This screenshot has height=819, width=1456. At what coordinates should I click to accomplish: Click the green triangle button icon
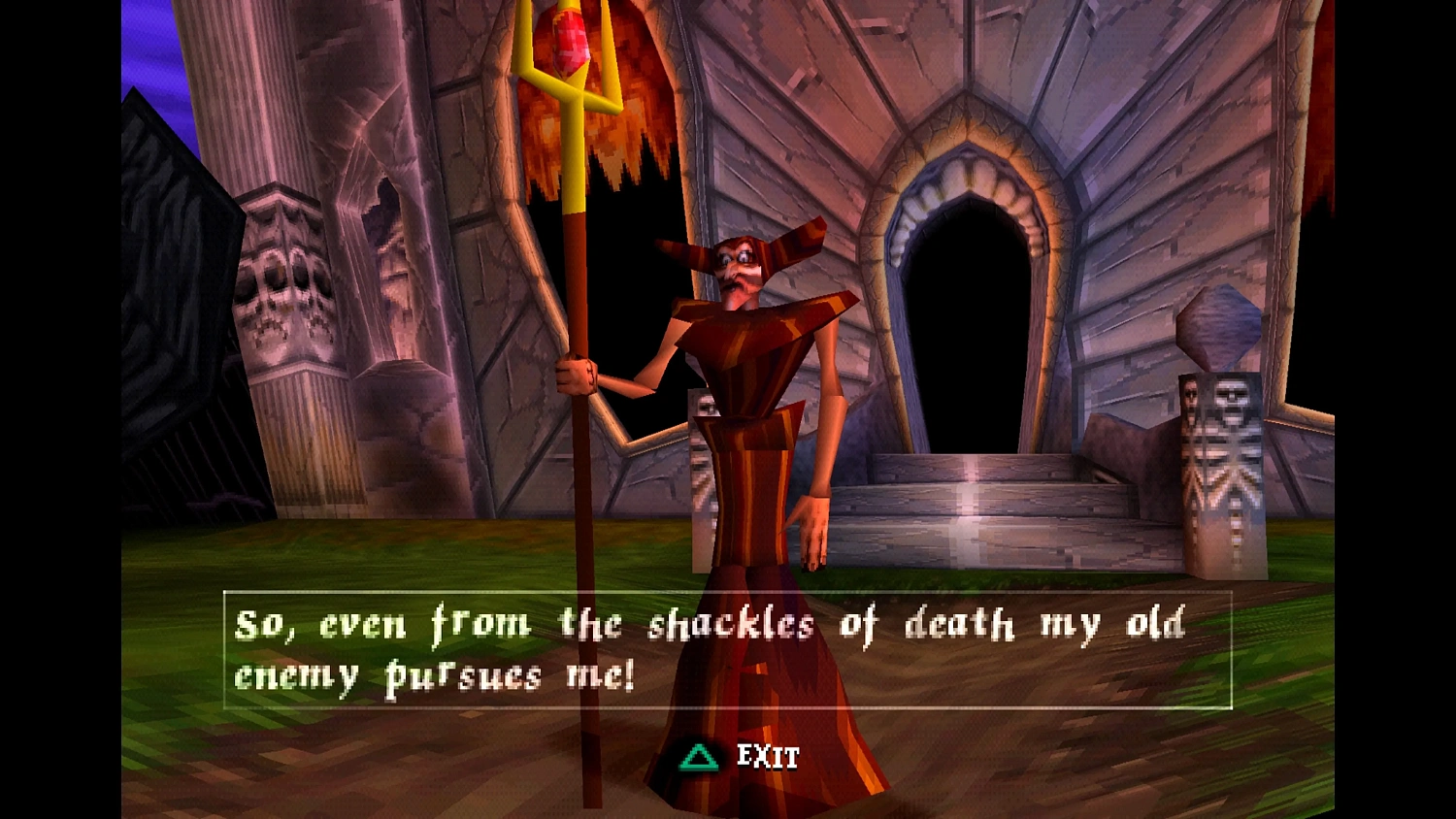pyautogui.click(x=696, y=757)
